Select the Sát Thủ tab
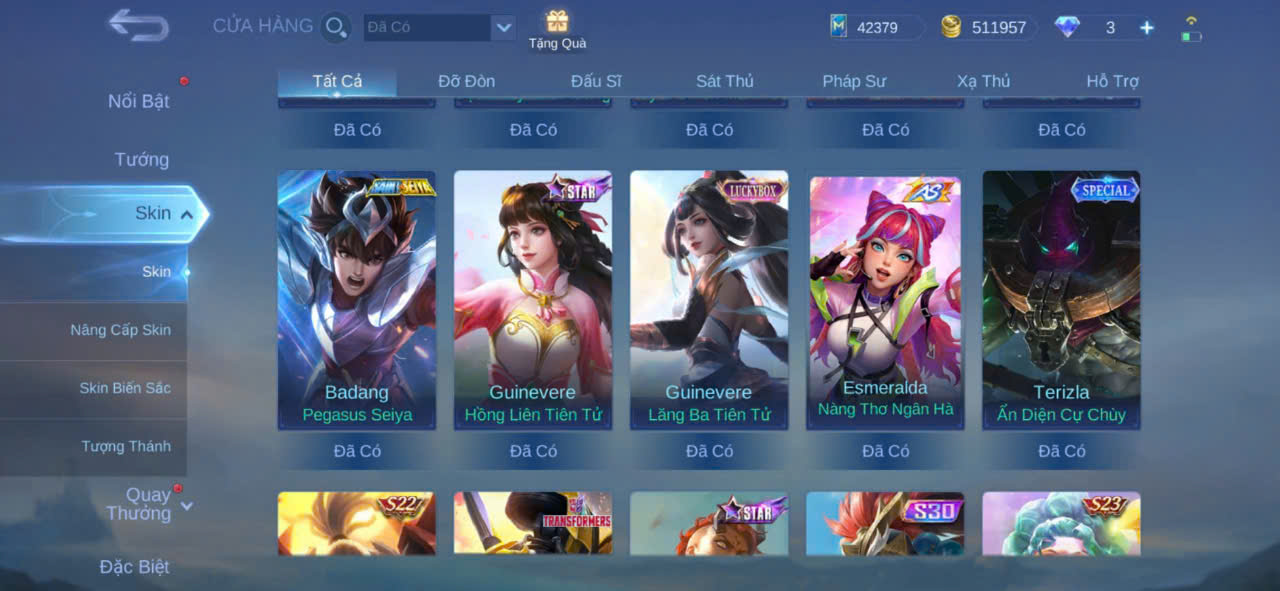Viewport: 1280px width, 591px height. click(x=725, y=81)
